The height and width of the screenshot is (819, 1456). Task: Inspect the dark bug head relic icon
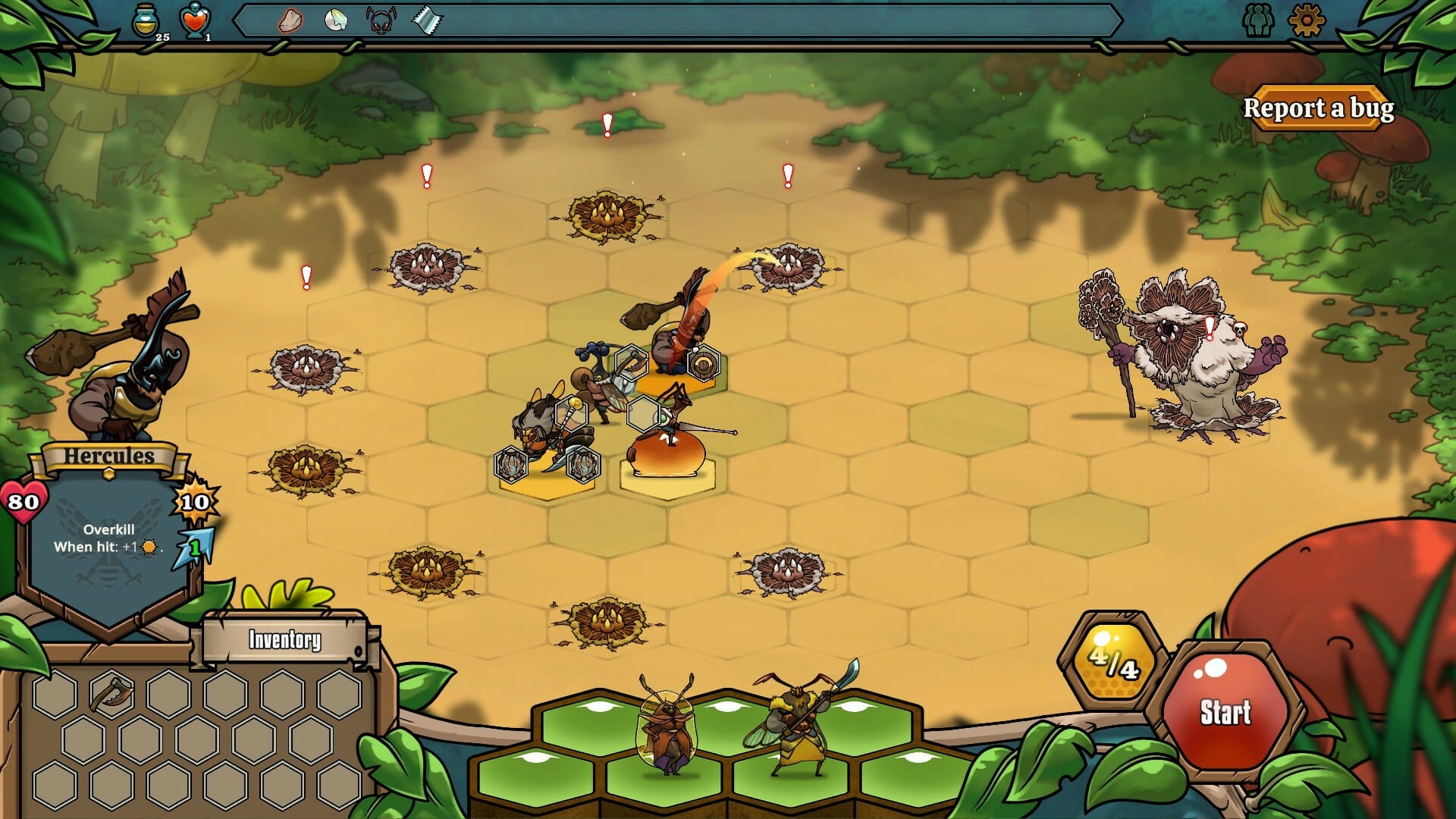pos(381,20)
